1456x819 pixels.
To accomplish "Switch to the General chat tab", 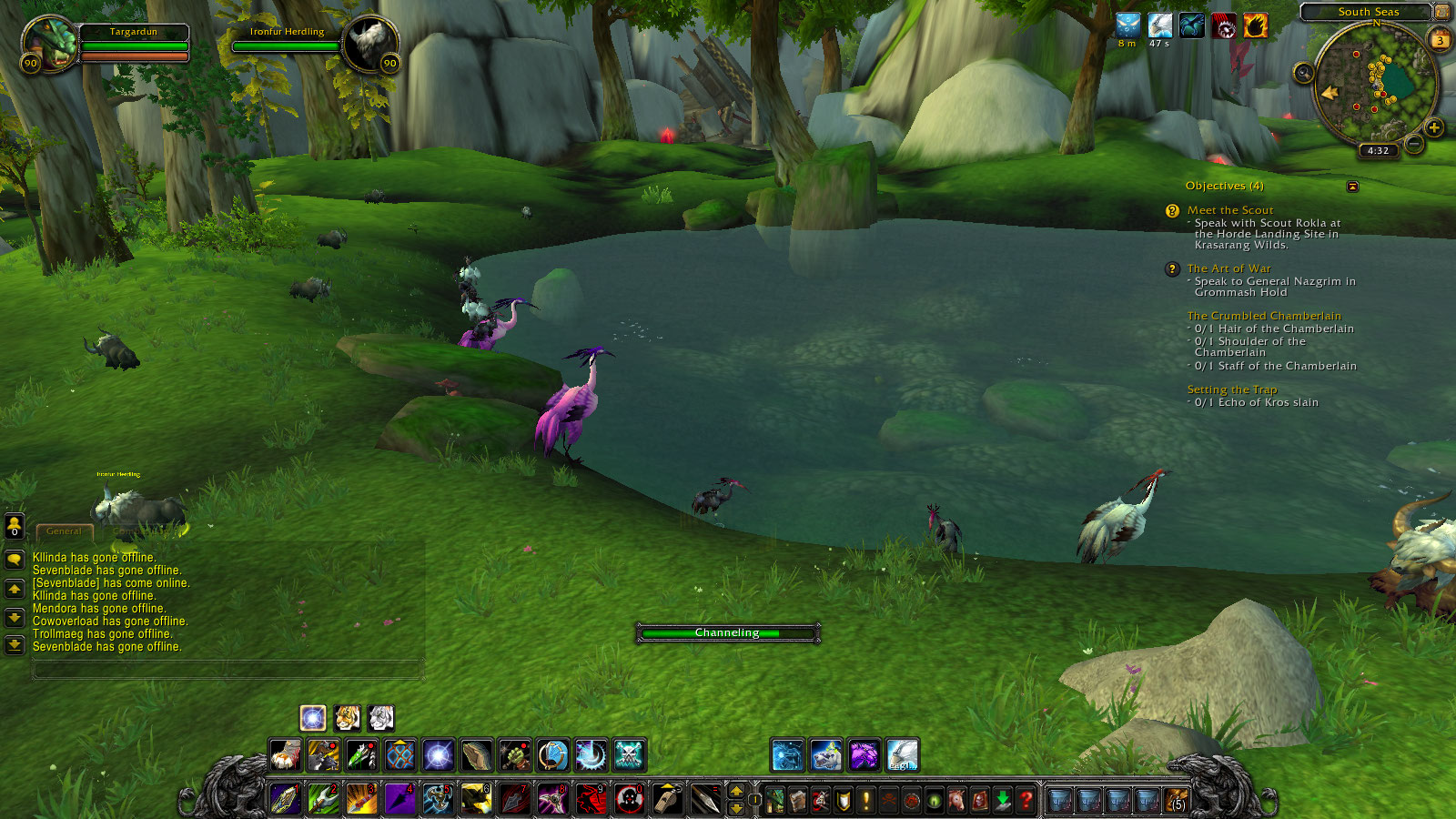I will click(64, 531).
